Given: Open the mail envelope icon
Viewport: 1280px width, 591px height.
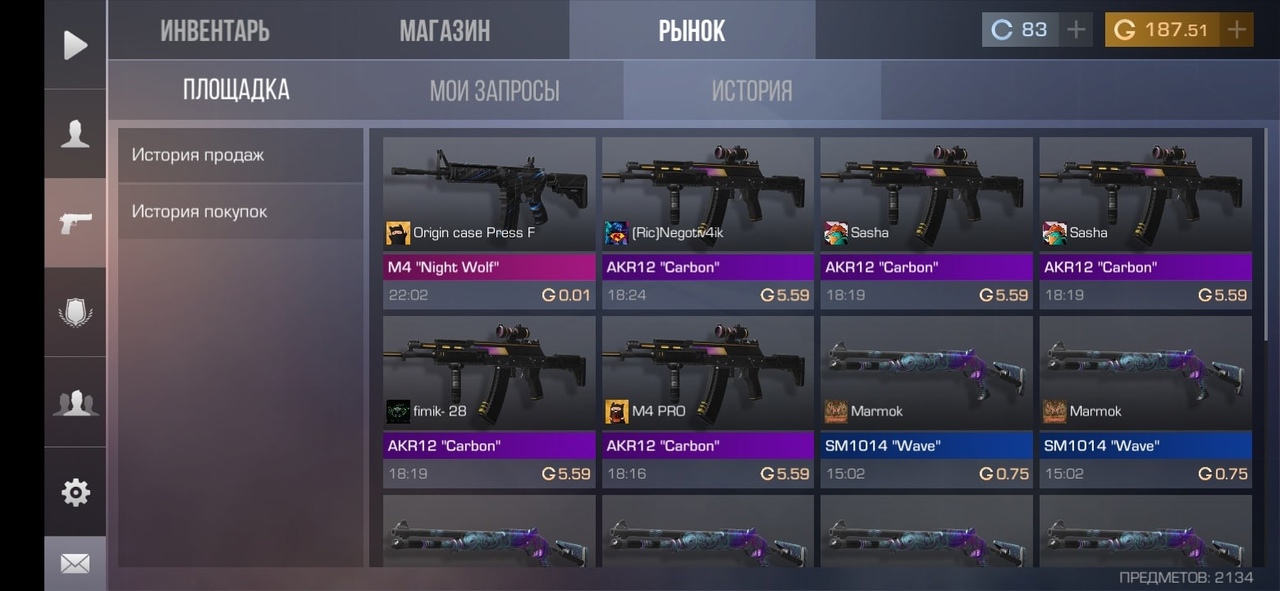Looking at the screenshot, I should tap(75, 564).
